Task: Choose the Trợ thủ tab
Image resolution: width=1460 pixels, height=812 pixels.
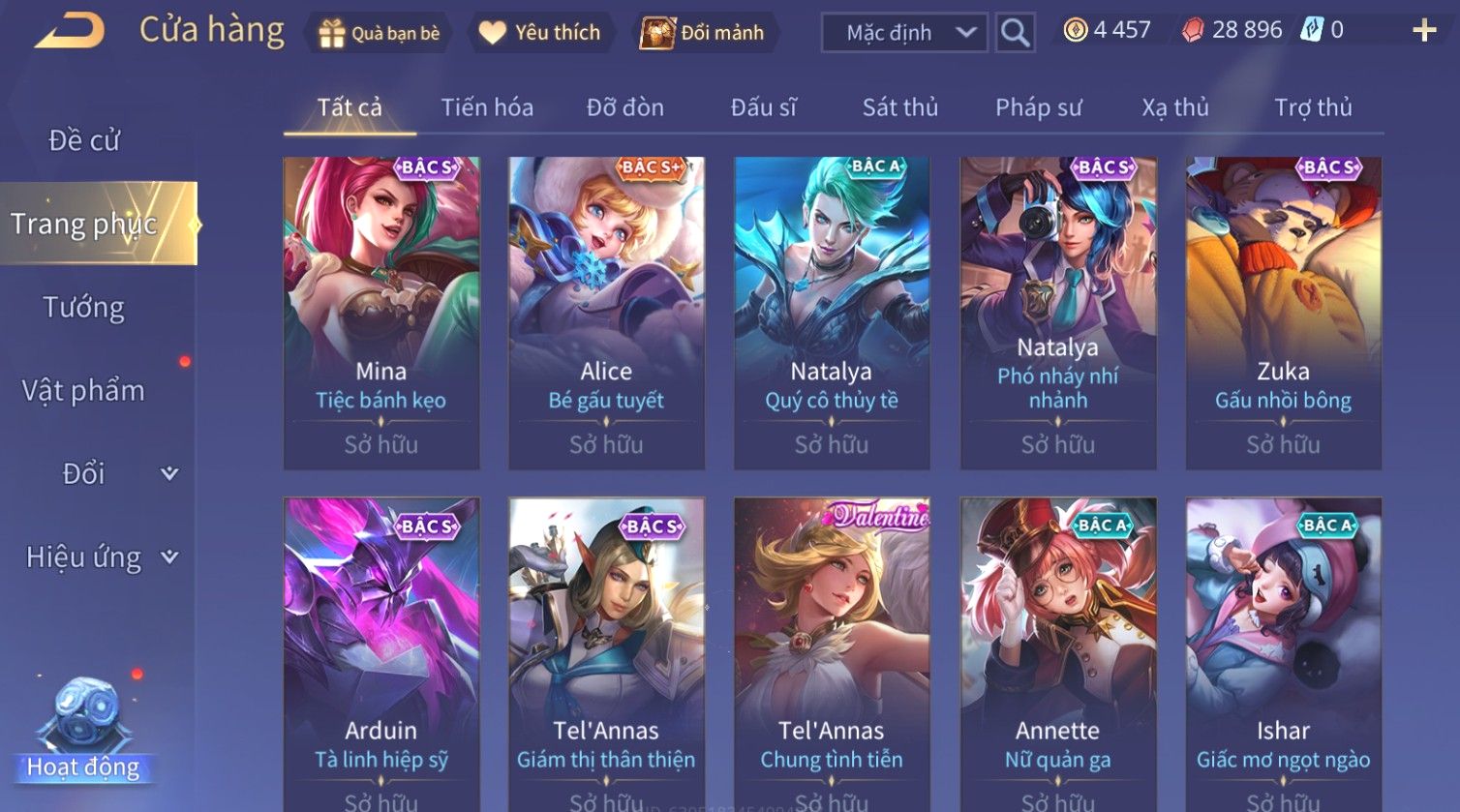Action: tap(1313, 107)
